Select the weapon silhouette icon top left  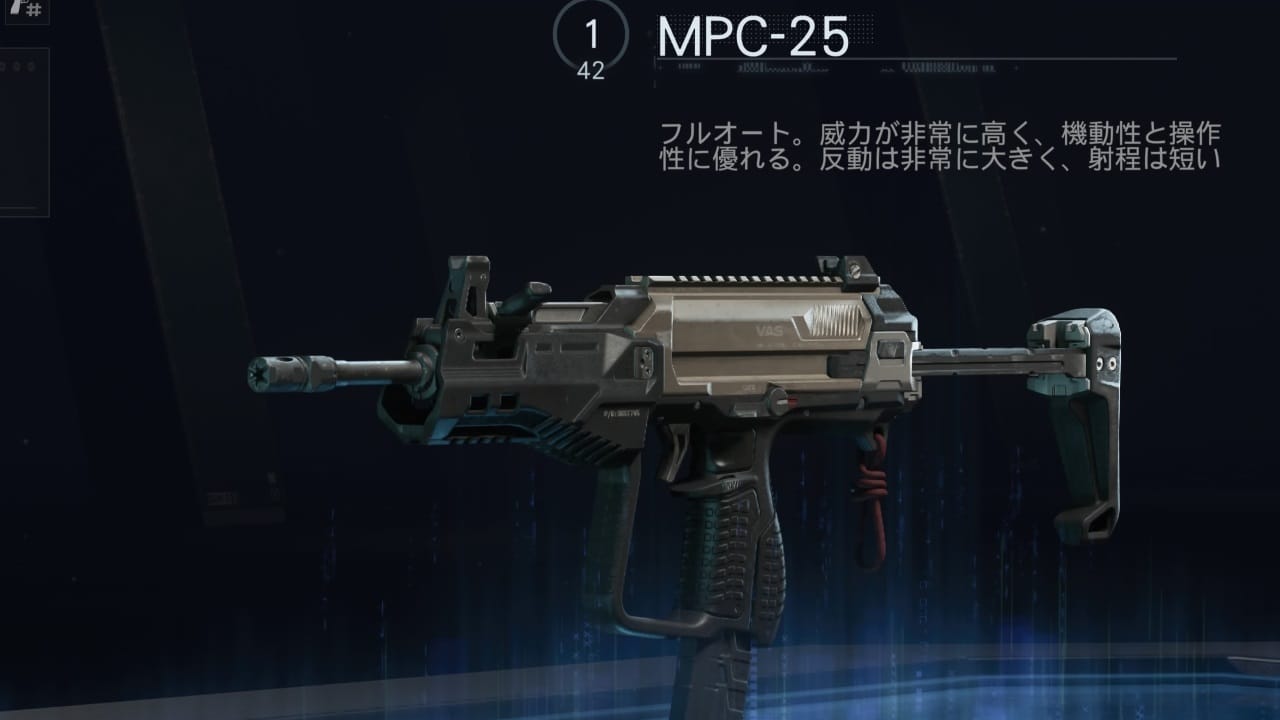click(15, 8)
